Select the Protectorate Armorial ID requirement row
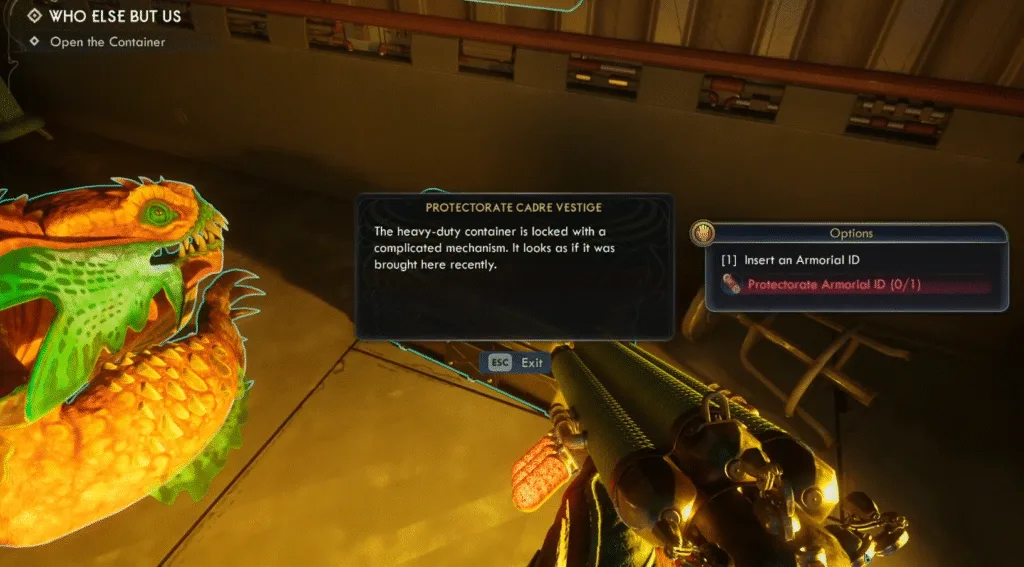The width and height of the screenshot is (1024, 567). (833, 285)
